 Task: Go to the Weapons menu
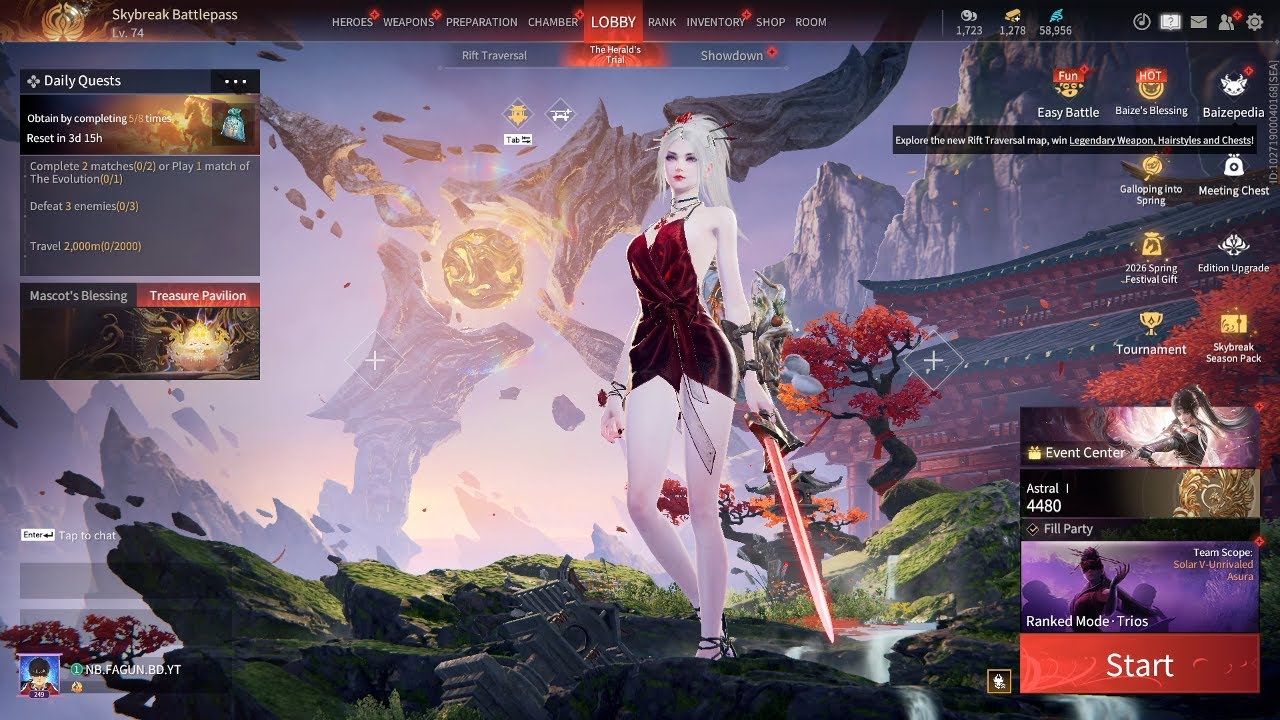(x=408, y=22)
